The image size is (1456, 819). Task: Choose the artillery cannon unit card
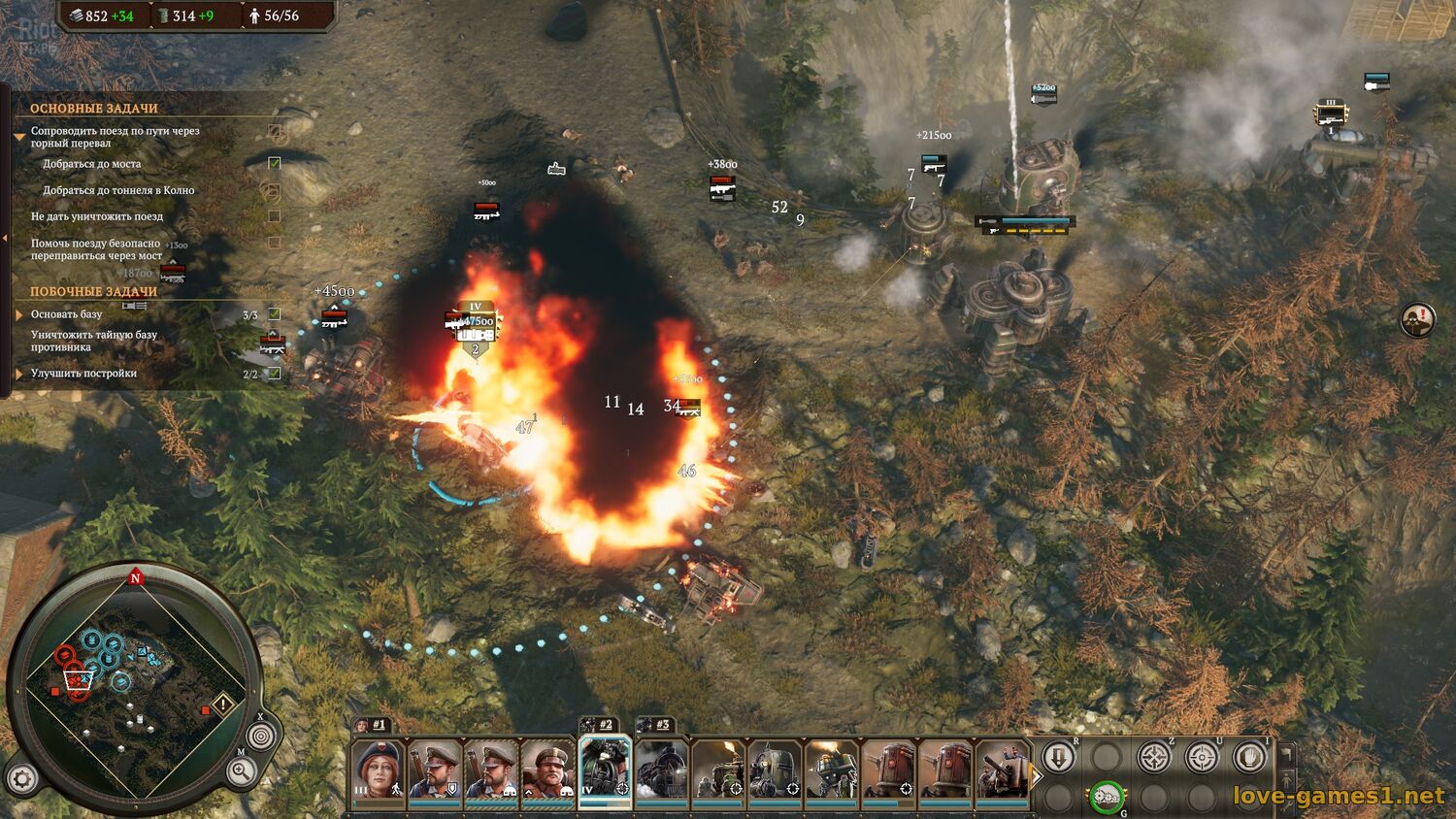(1002, 771)
